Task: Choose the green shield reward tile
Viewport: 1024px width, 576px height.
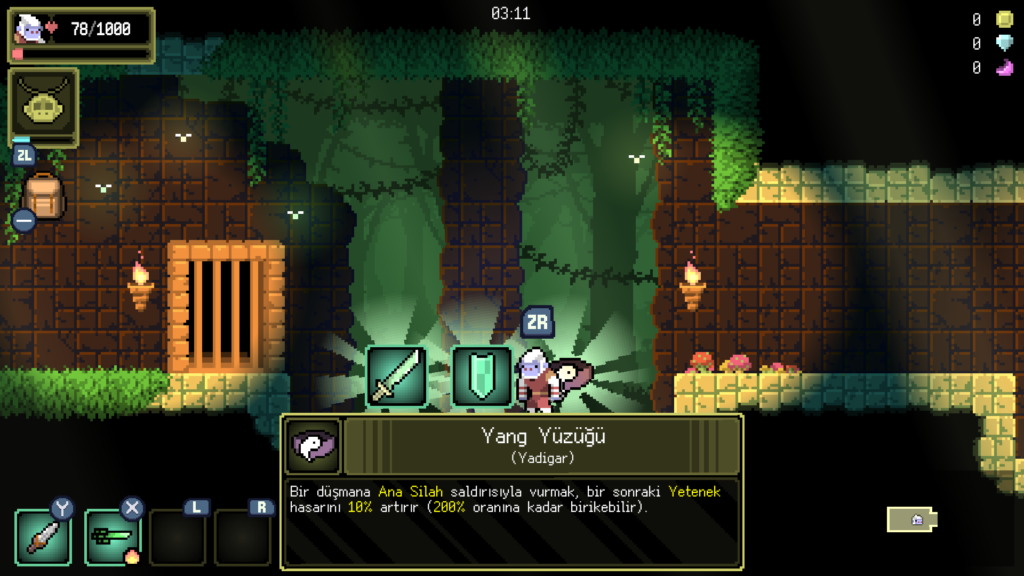Action: [481, 376]
